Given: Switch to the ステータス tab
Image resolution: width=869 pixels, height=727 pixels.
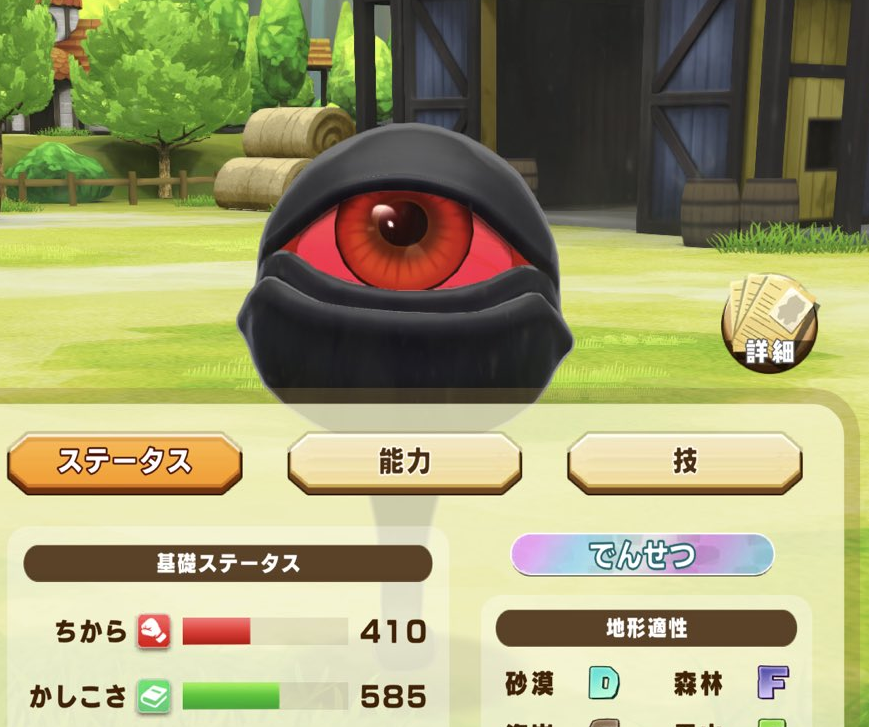Looking at the screenshot, I should 125,462.
